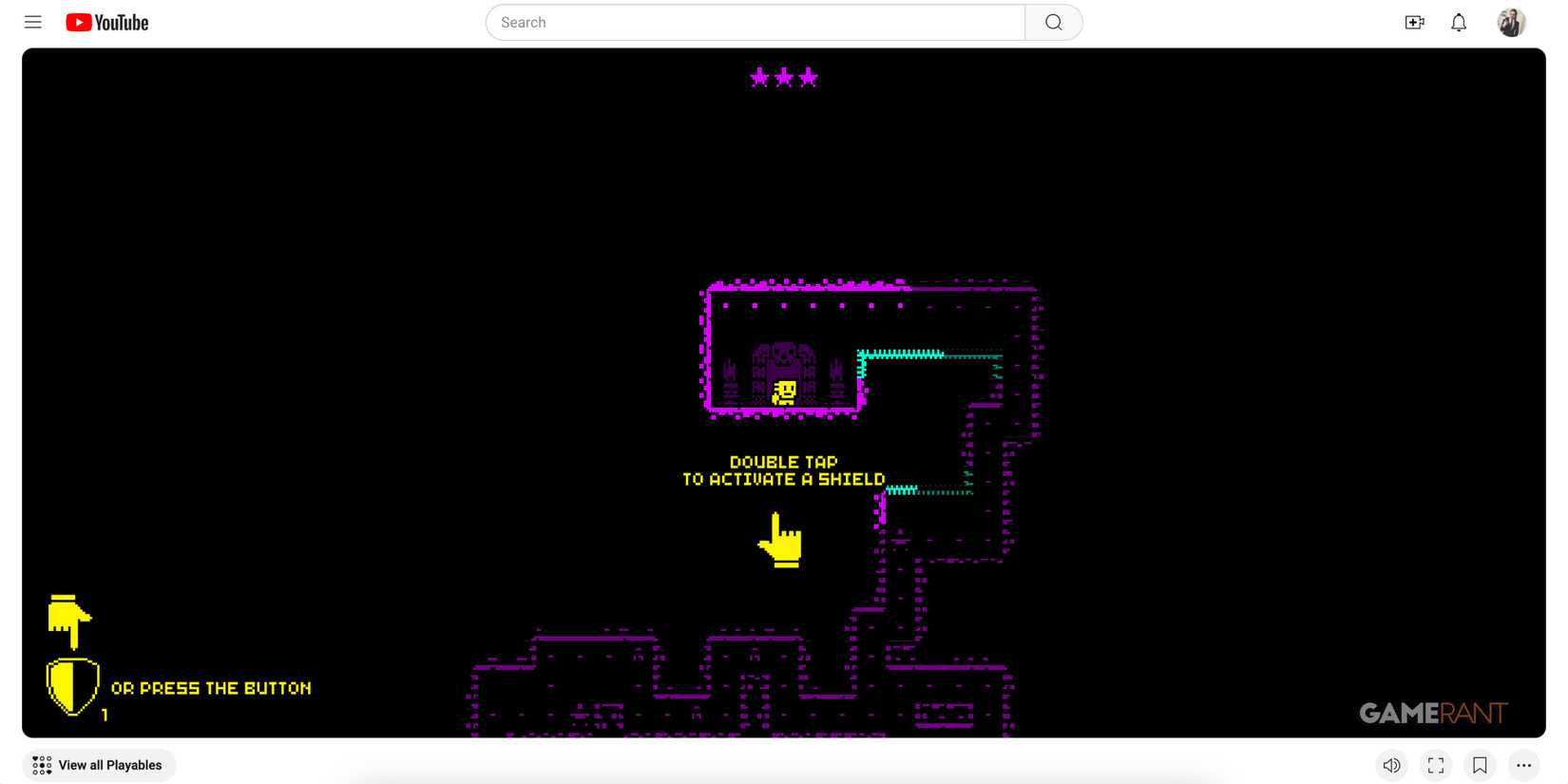Viewport: 1568px width, 784px height.
Task: Click View all Playables
Action: [98, 764]
